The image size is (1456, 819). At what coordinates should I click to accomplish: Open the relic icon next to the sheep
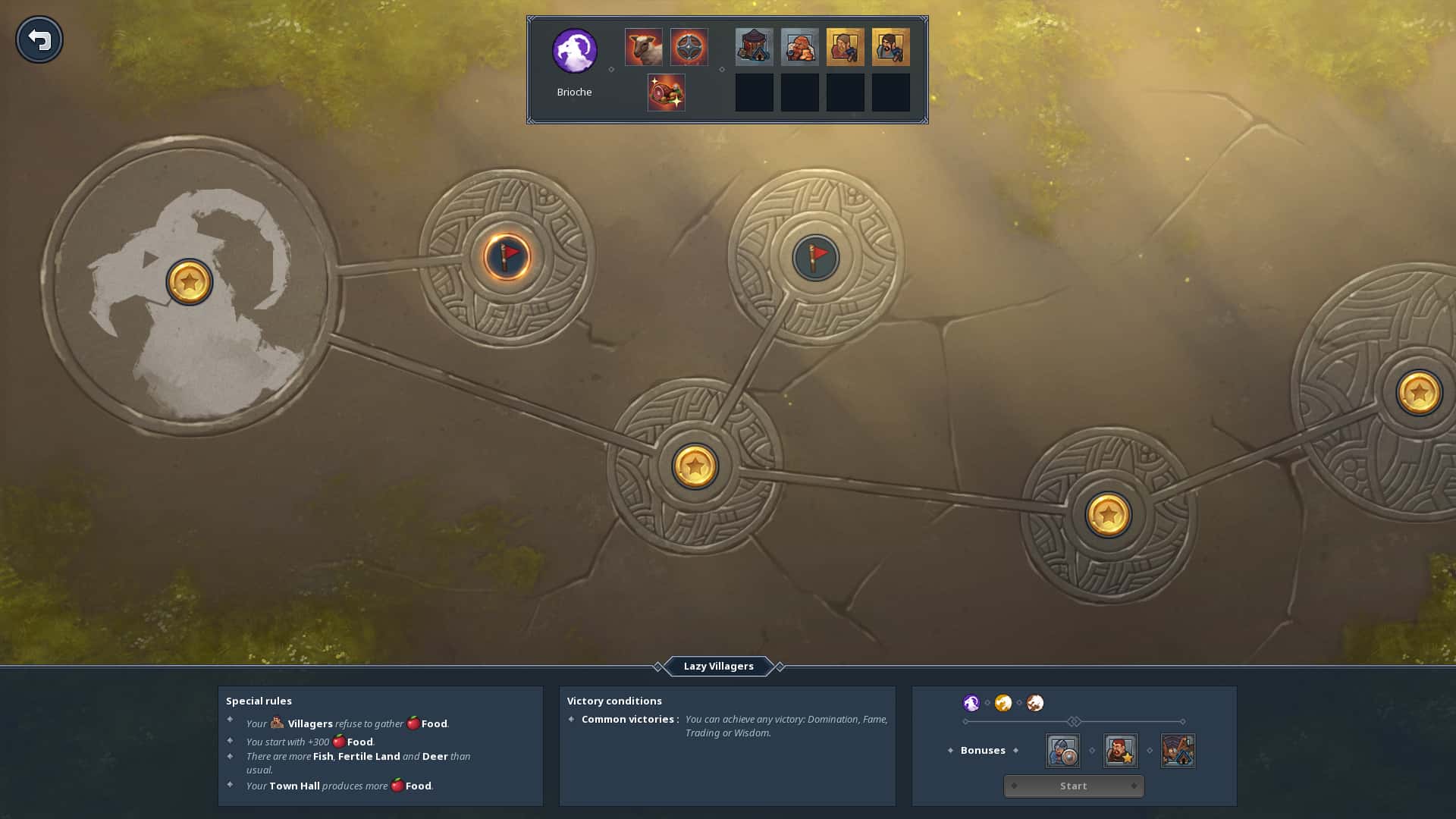[689, 46]
